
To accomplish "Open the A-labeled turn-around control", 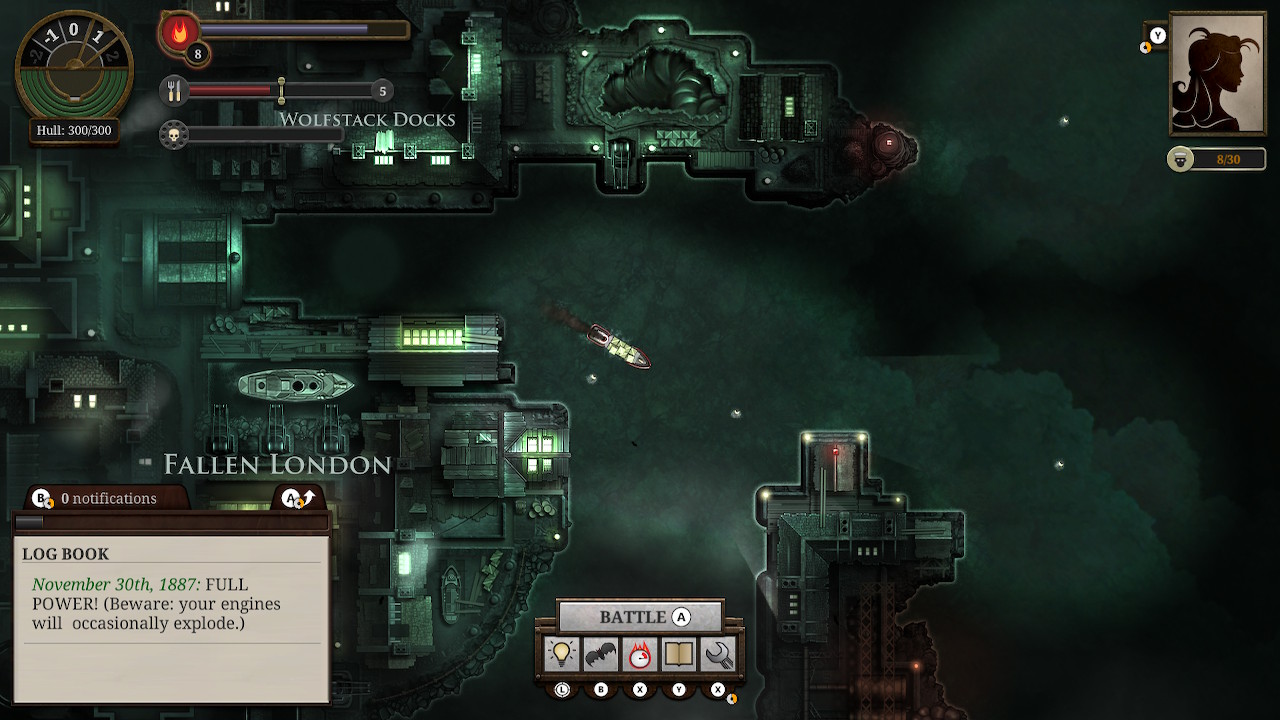I will [293, 497].
